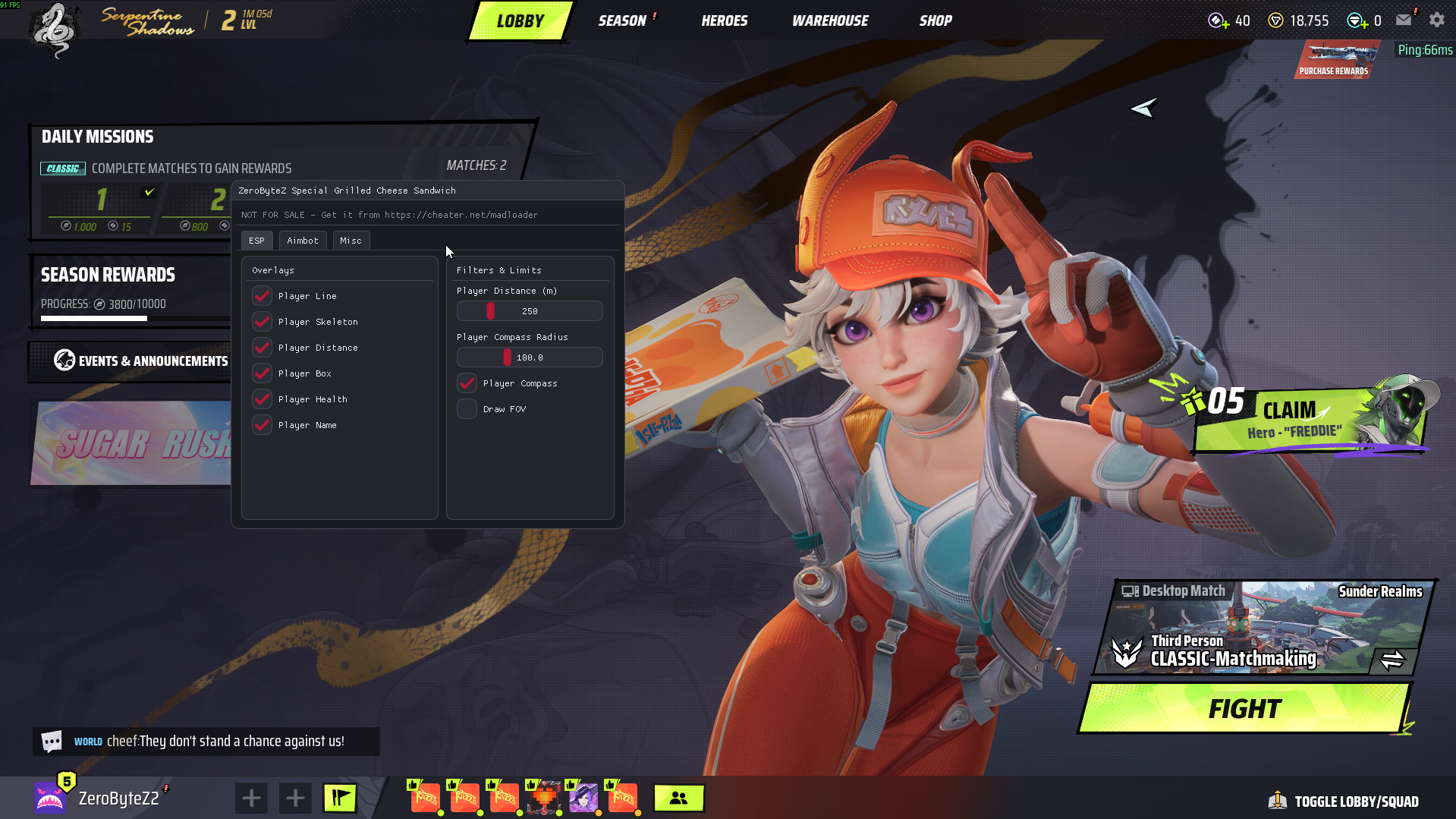Adjust the Player Distance slider
This screenshot has height=819, width=1456.
coord(490,310)
